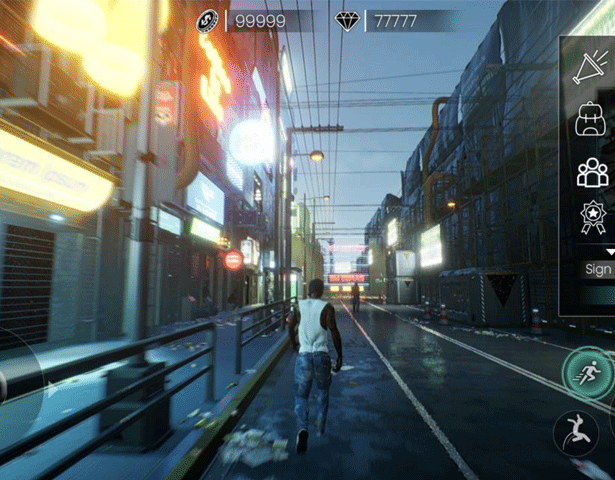
Task: Click the coin currency icon
Action: [208, 20]
